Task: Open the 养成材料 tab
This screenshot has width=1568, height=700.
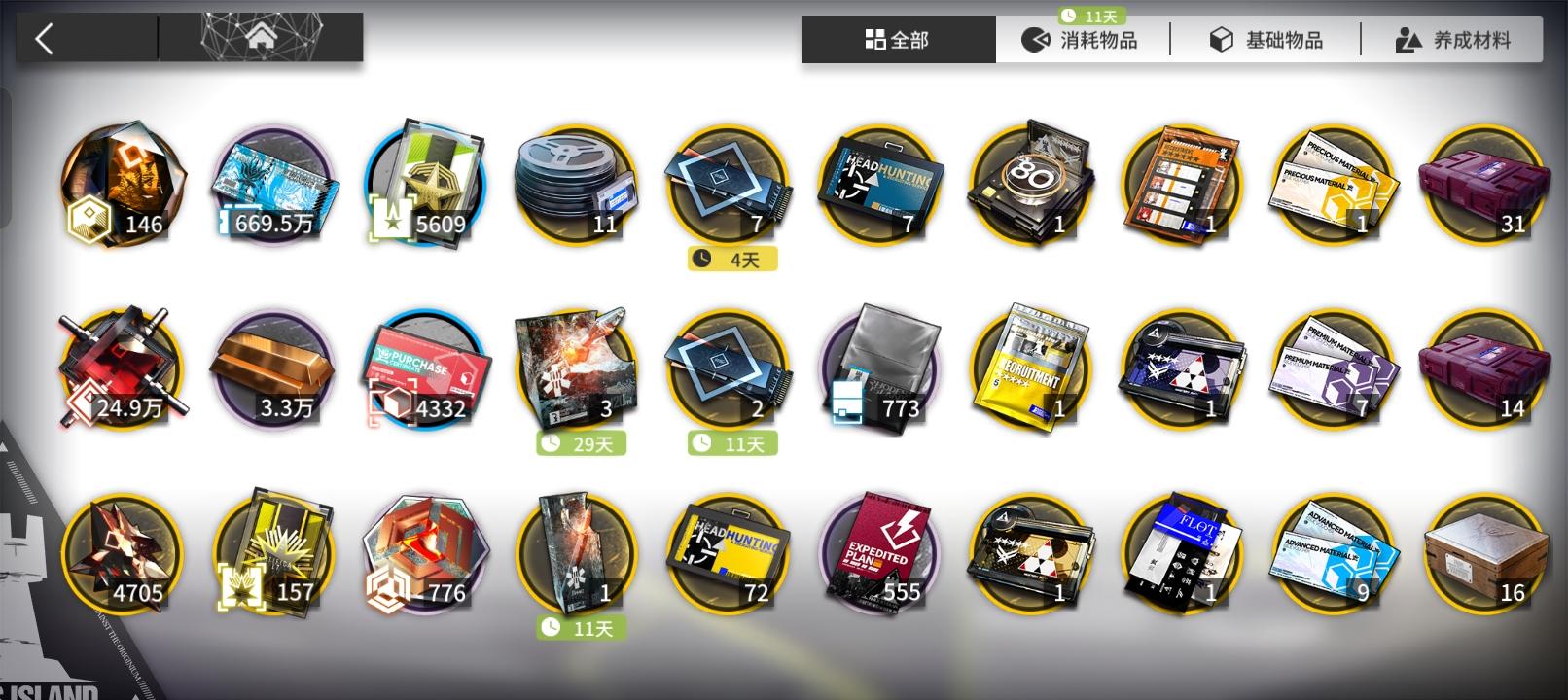Action: 1452,40
